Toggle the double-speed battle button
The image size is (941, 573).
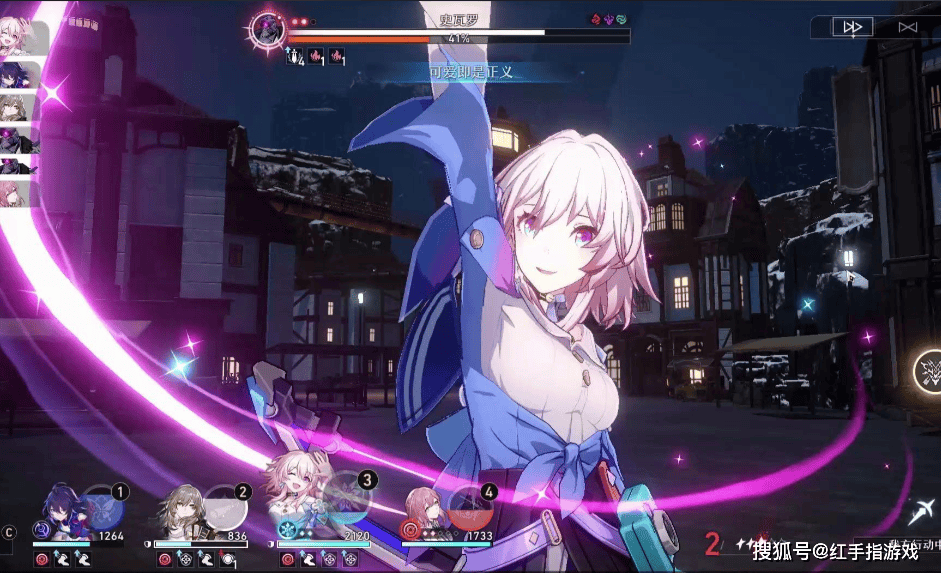tap(852, 28)
